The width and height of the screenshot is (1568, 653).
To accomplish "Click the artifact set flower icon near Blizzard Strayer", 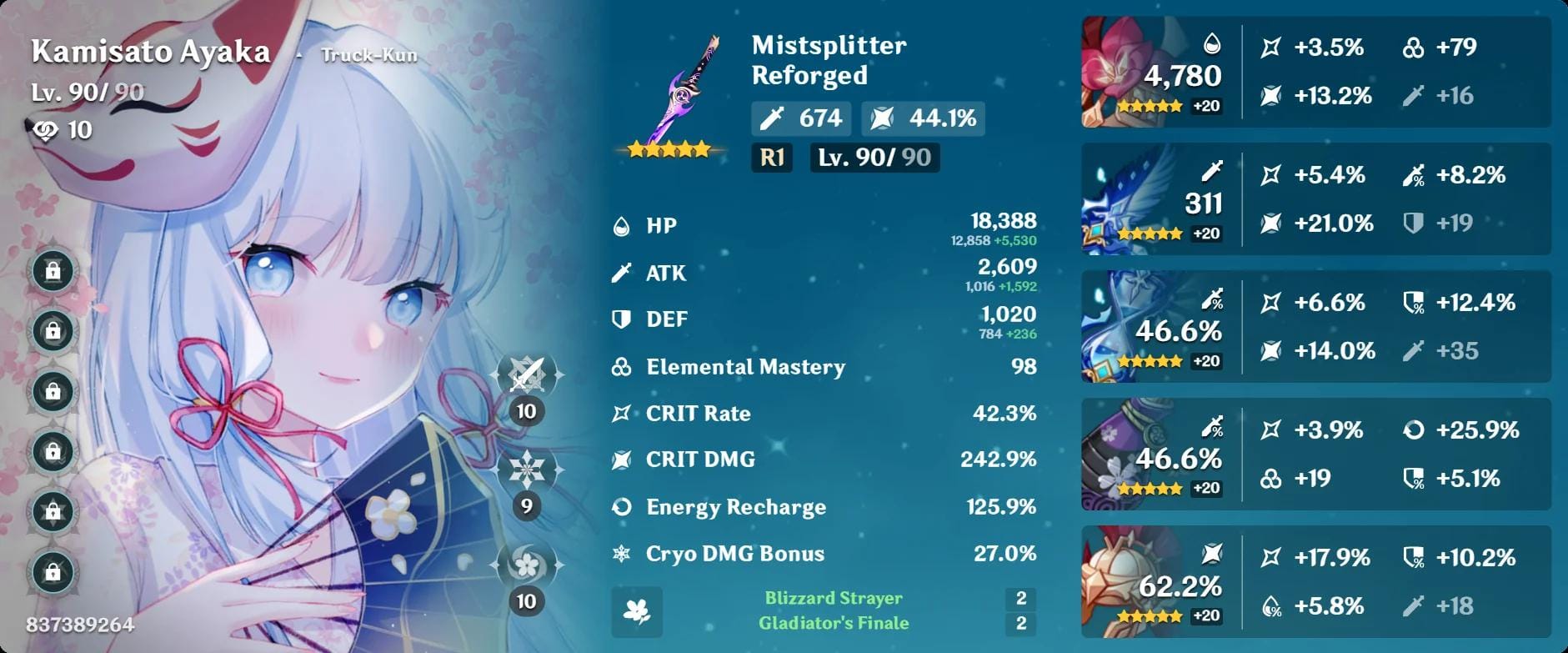I will pyautogui.click(x=636, y=613).
